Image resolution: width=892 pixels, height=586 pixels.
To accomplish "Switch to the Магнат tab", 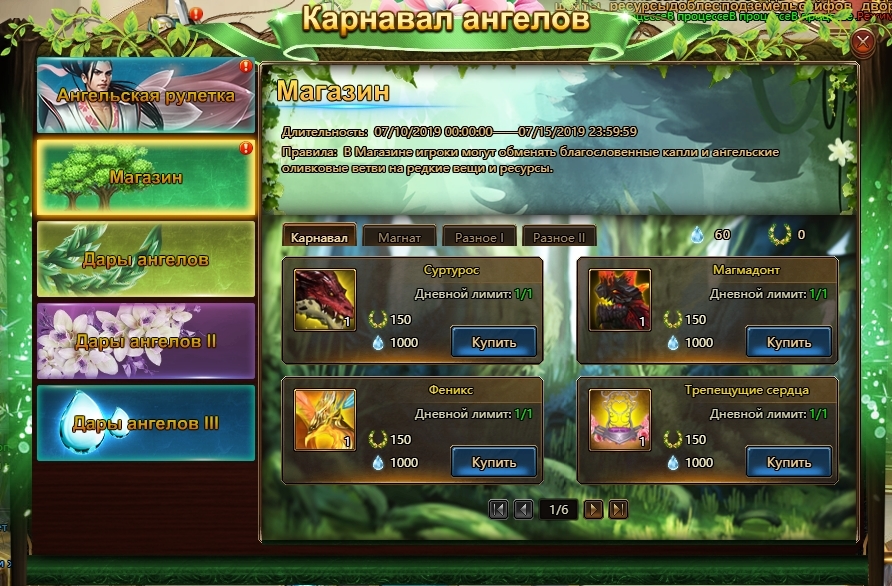I will [399, 237].
